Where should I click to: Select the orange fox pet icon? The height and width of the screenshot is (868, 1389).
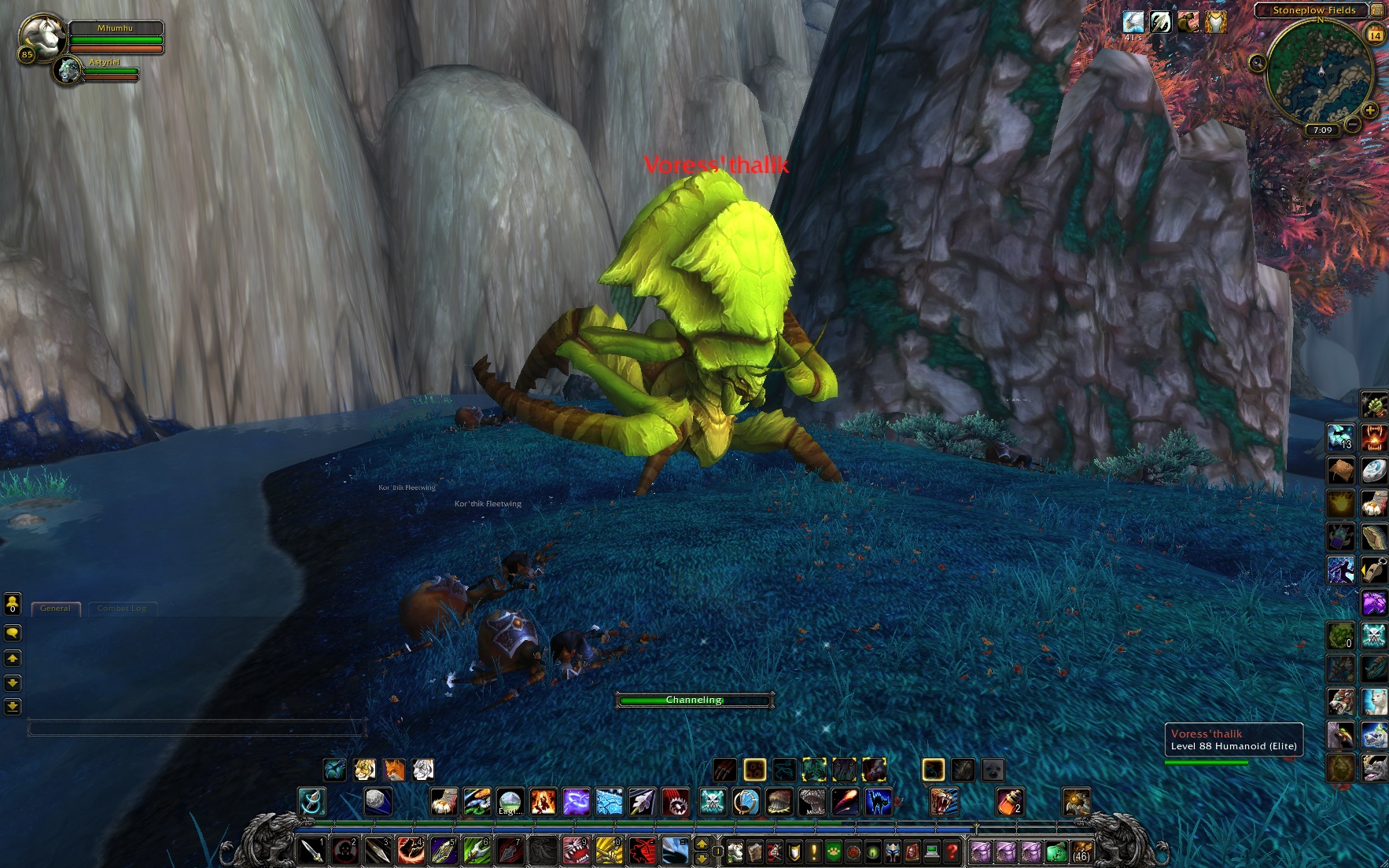coord(393,769)
